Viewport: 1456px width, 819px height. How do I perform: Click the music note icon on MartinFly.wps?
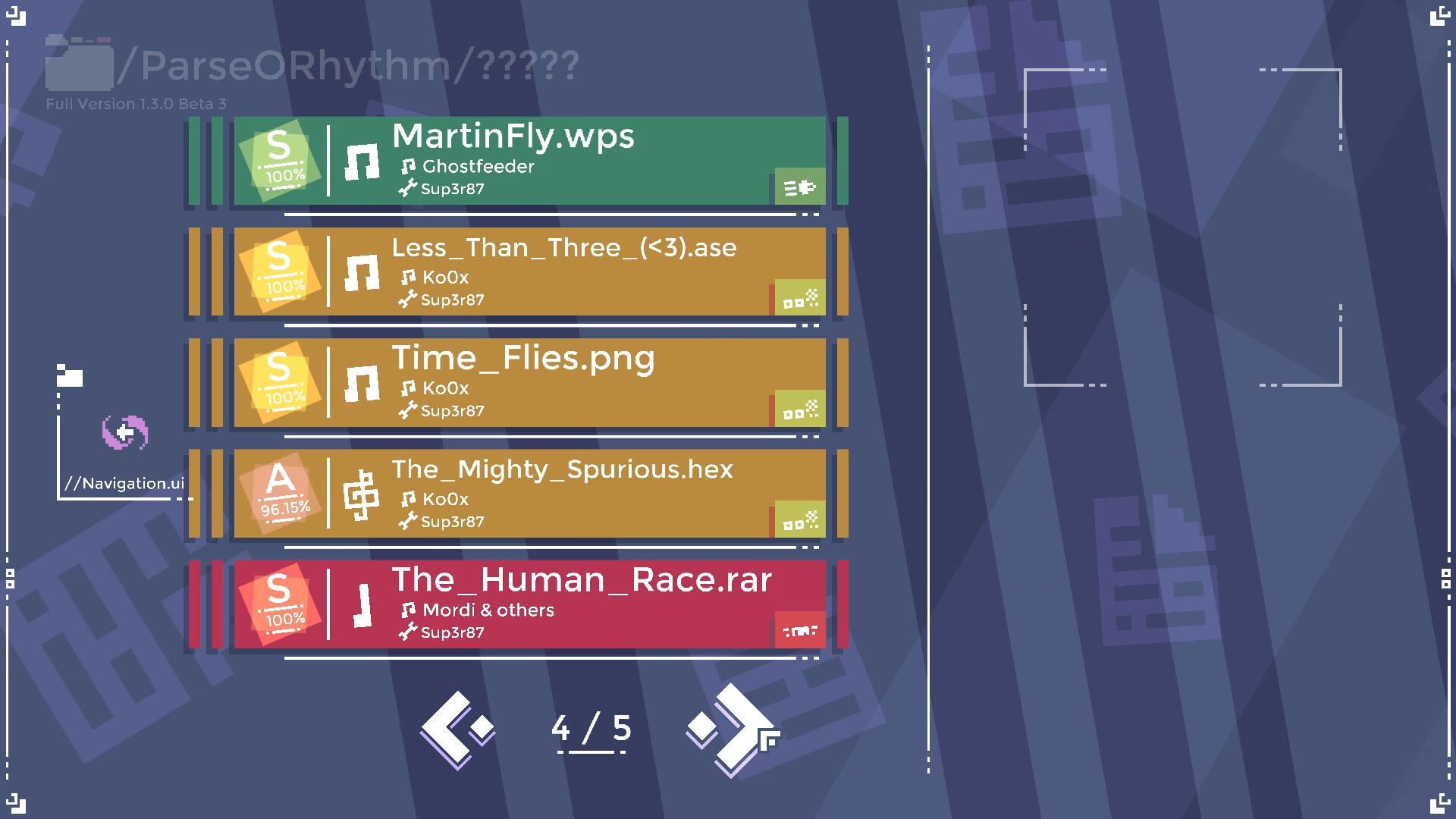[362, 163]
